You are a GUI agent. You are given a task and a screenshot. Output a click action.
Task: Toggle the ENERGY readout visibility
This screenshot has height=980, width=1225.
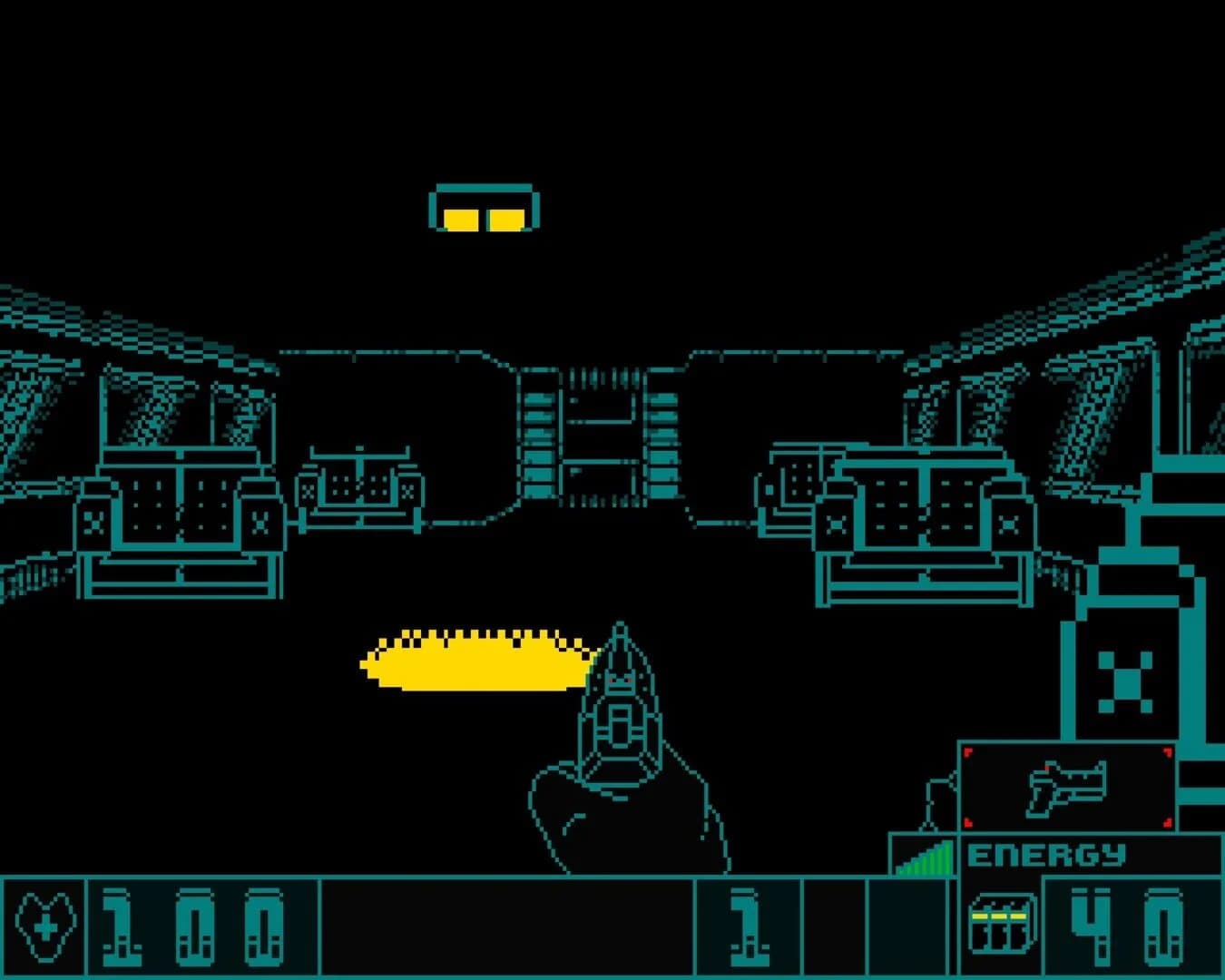(1048, 854)
